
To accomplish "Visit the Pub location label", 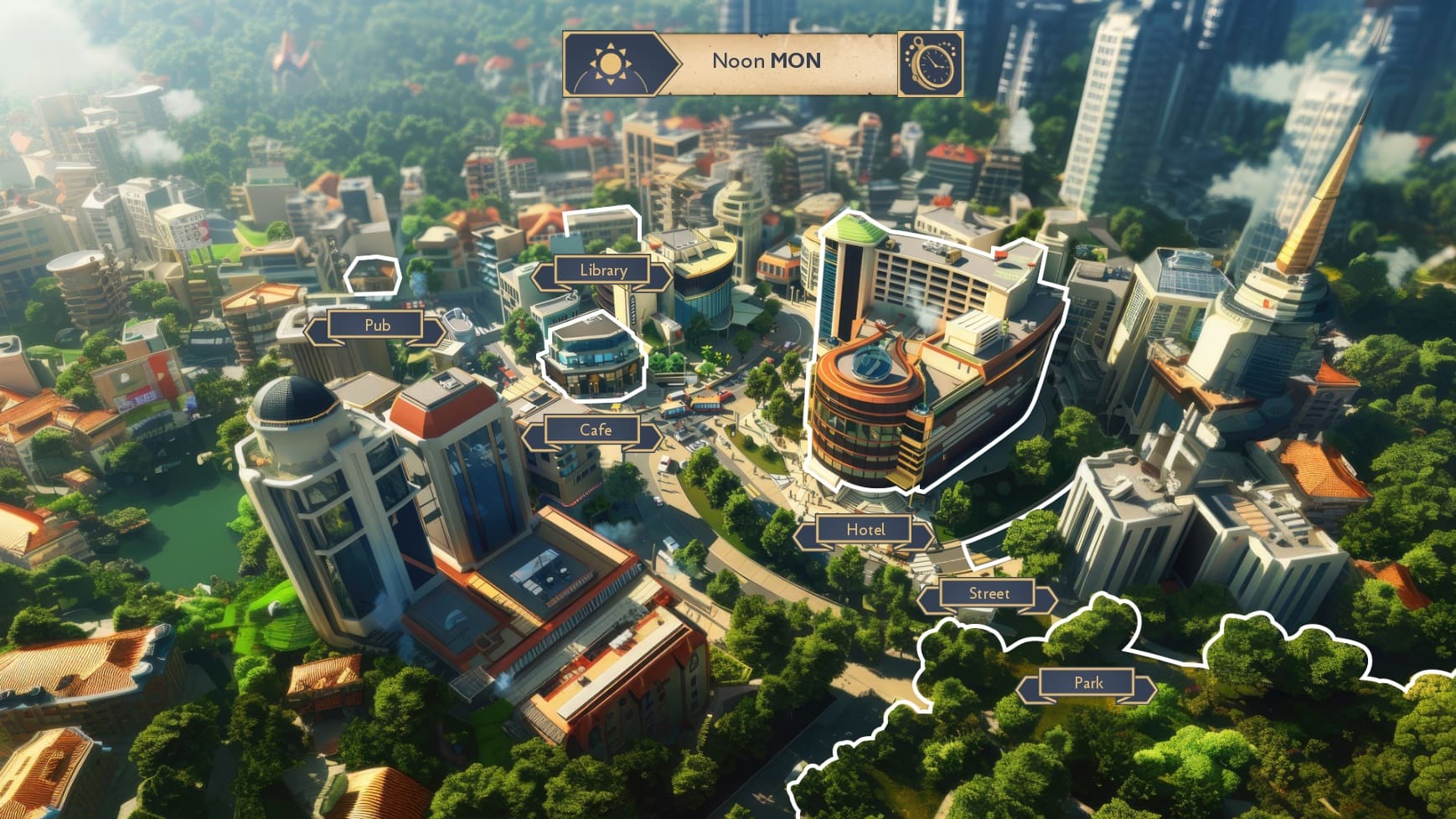I will tap(377, 325).
